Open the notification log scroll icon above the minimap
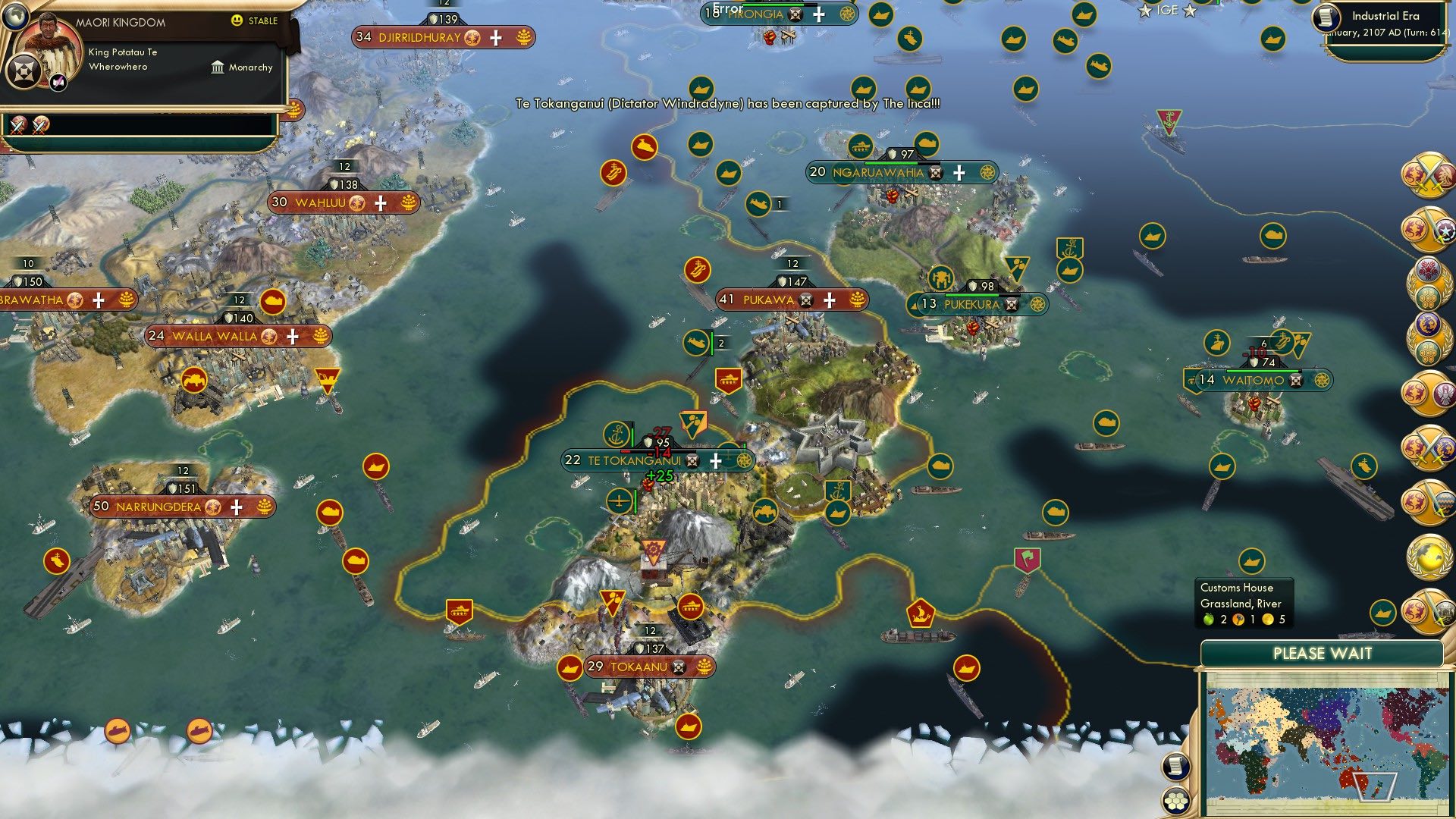The width and height of the screenshot is (1456, 819). point(1175,766)
